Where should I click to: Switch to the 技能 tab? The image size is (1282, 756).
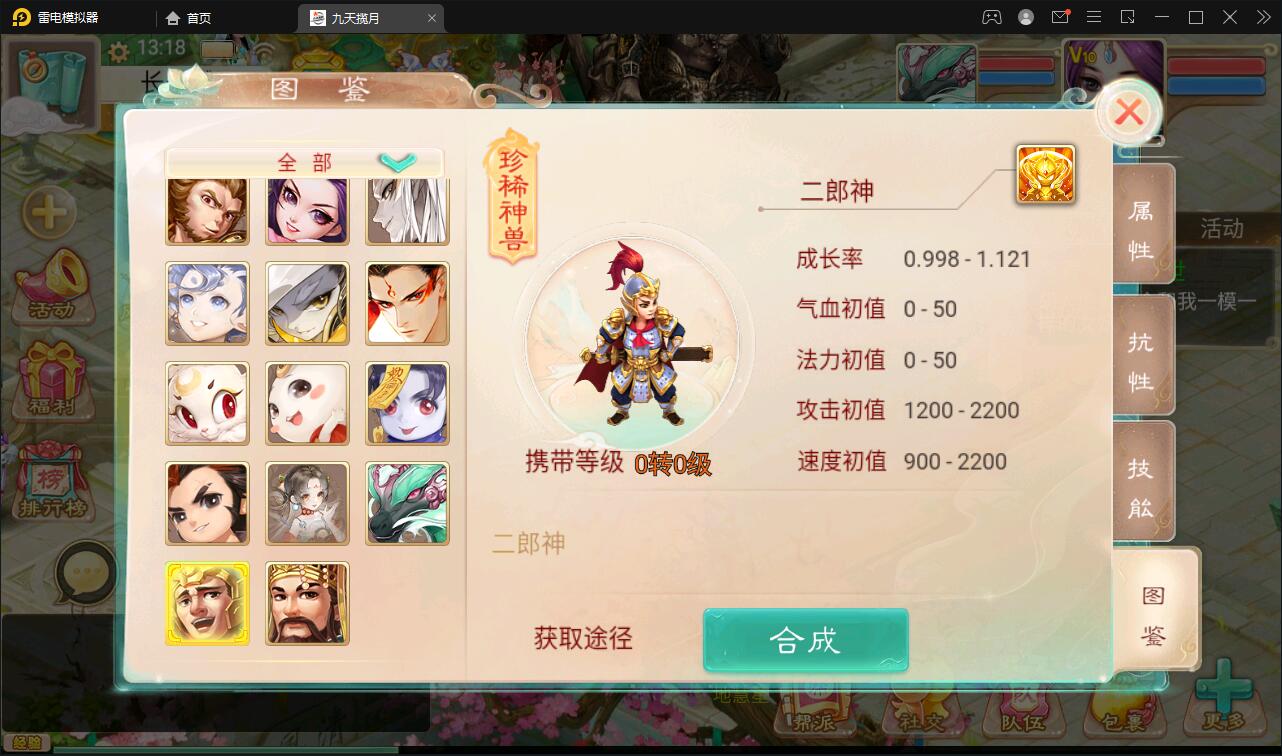pyautogui.click(x=1144, y=481)
